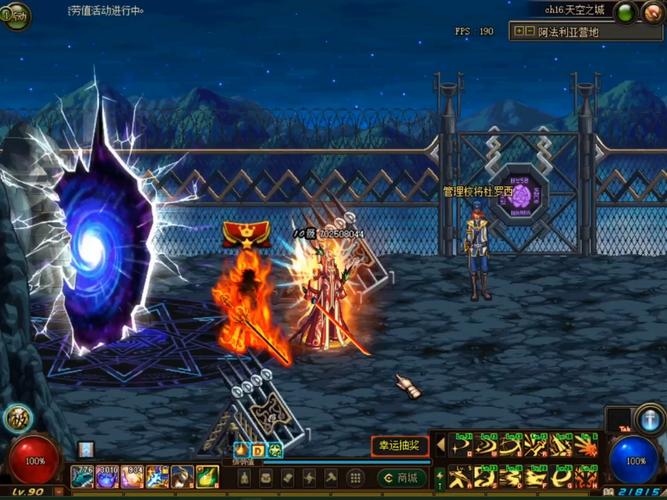Click the orange D buff icon
This screenshot has width=667, height=500.
pyautogui.click(x=258, y=449)
